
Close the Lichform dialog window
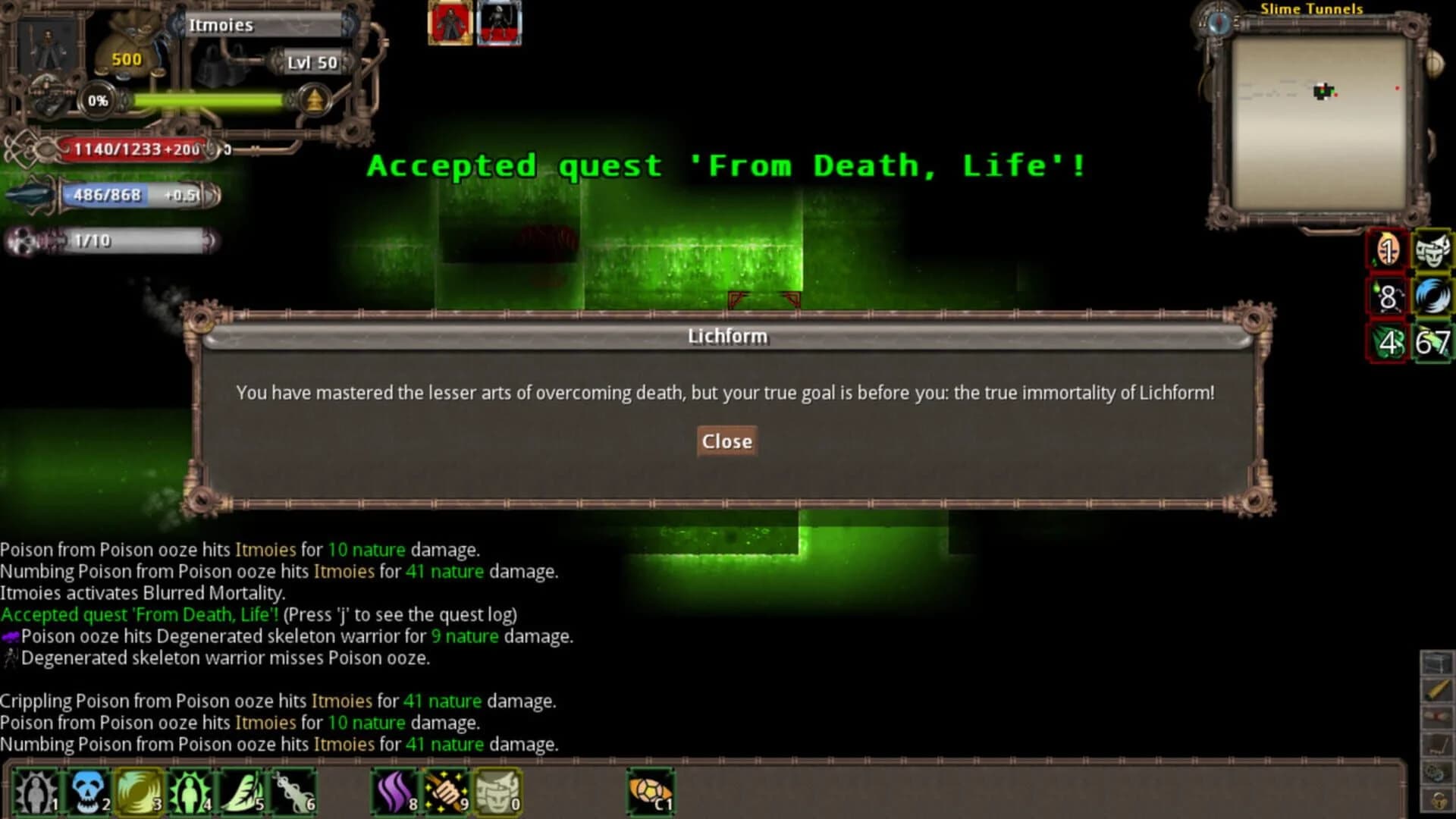pos(726,441)
